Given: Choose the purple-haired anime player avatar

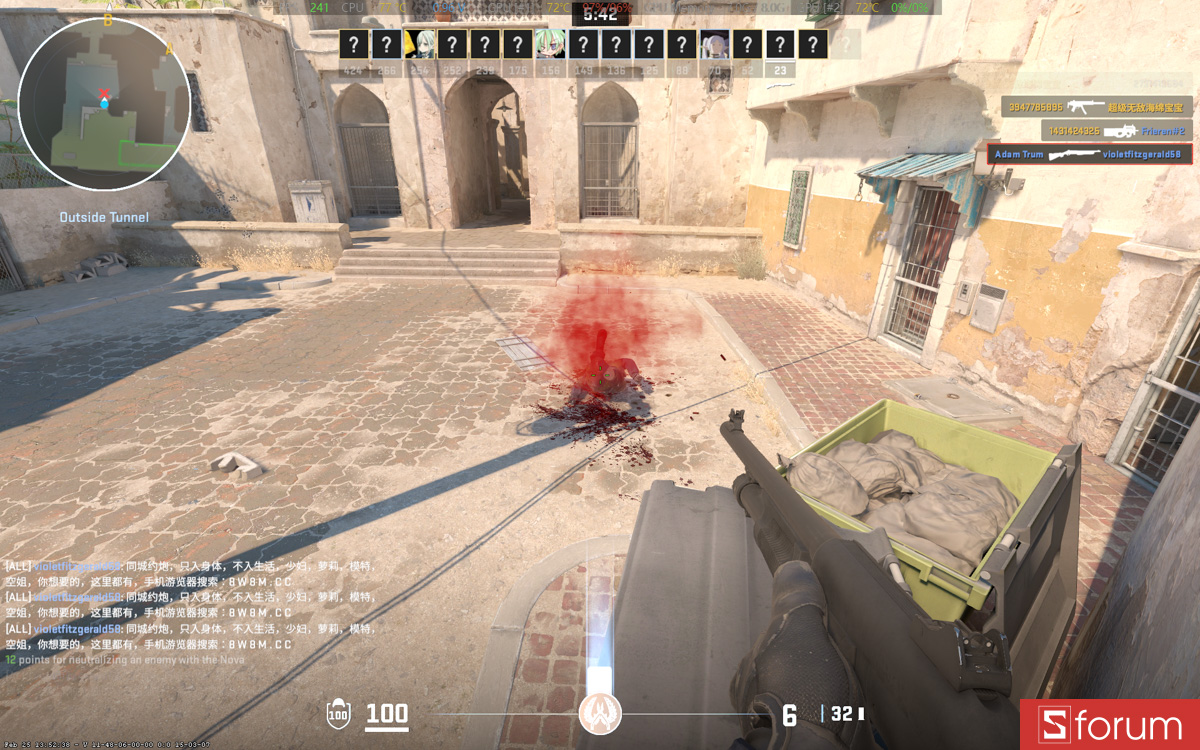Looking at the screenshot, I should pos(714,44).
